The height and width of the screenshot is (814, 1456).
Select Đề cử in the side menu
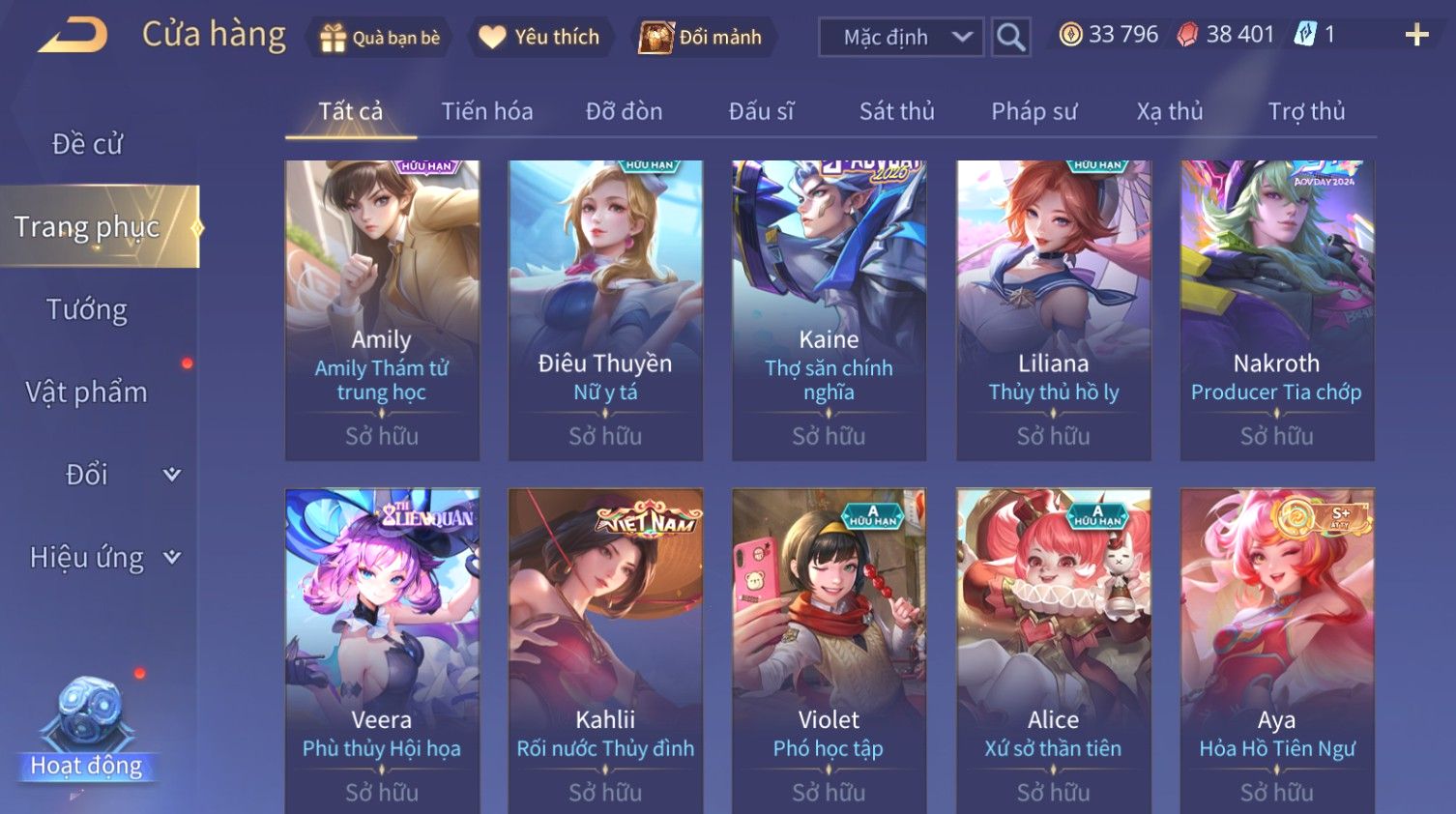point(87,144)
